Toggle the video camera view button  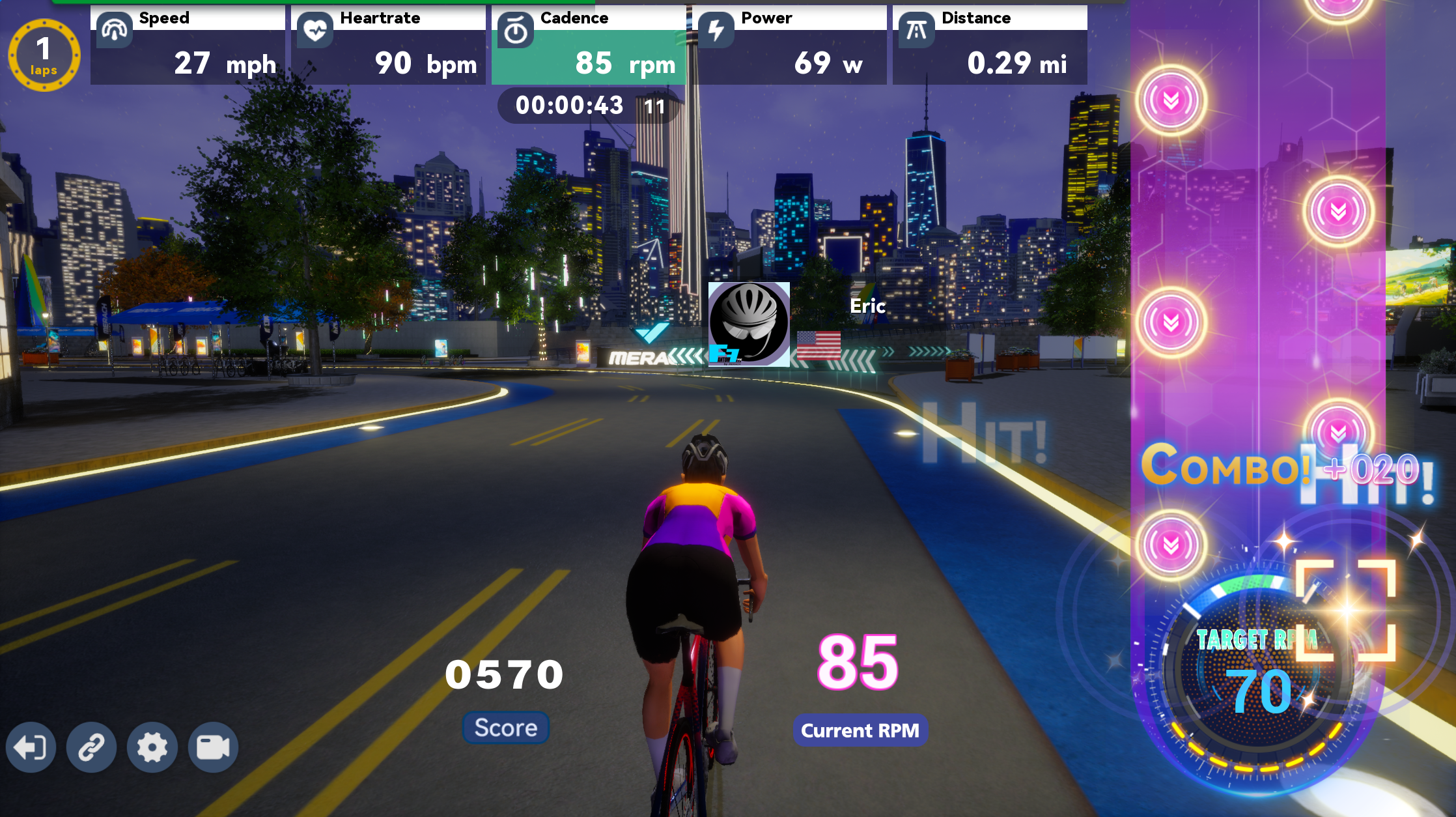213,747
